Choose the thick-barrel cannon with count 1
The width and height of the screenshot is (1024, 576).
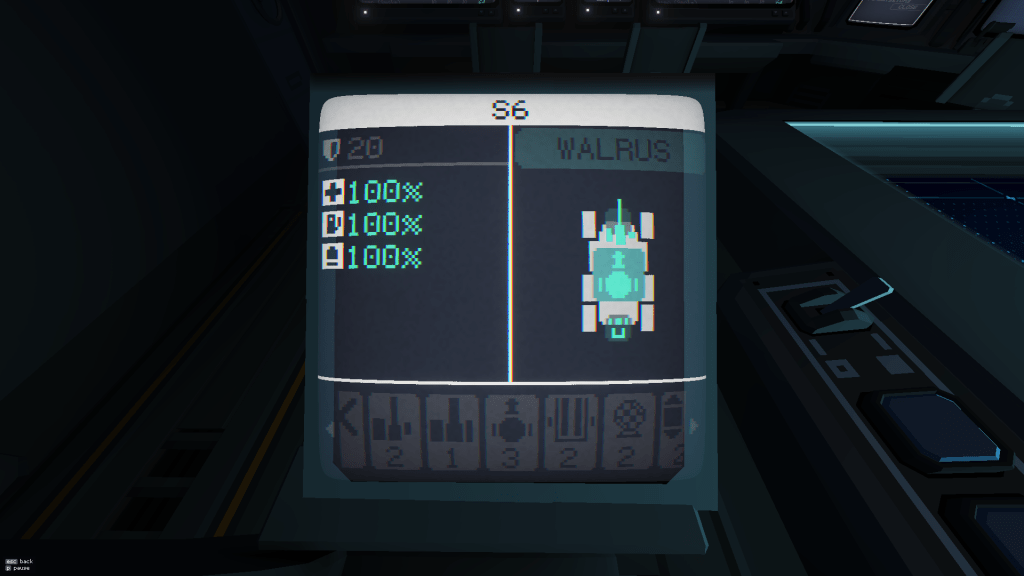453,430
